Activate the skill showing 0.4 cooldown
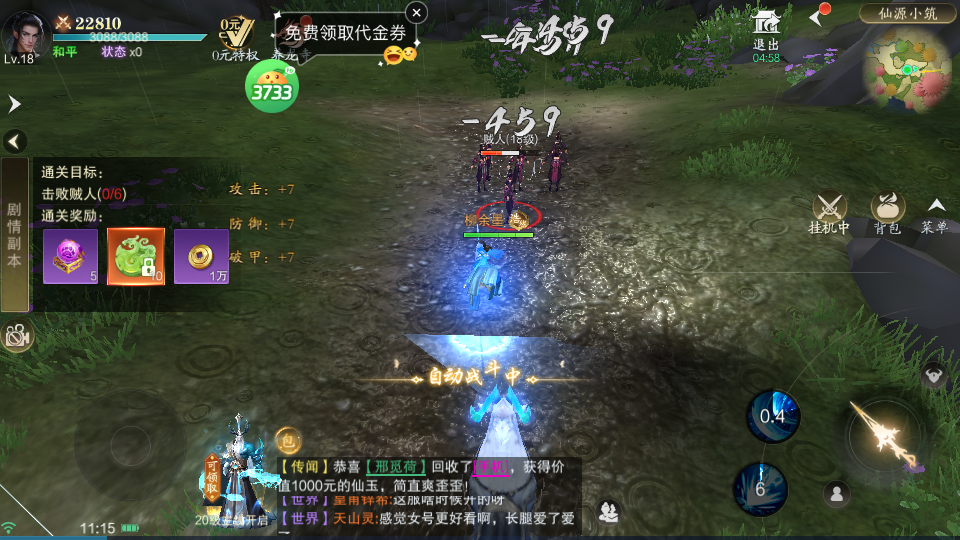The height and width of the screenshot is (540, 960). click(773, 416)
